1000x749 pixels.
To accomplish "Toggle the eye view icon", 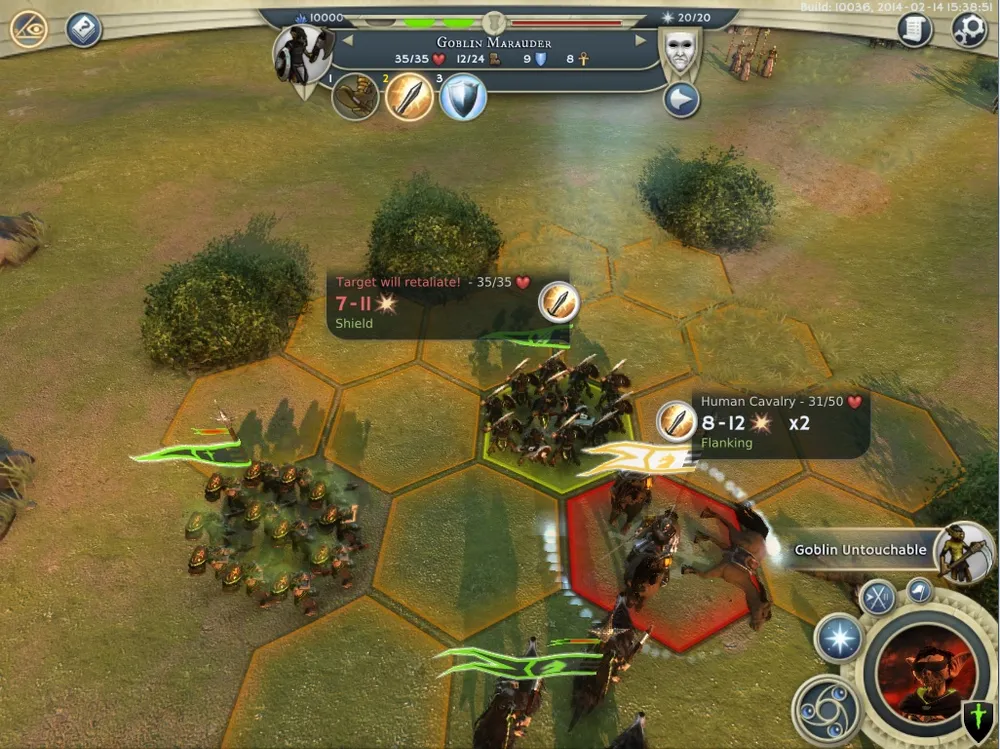I will (x=29, y=29).
